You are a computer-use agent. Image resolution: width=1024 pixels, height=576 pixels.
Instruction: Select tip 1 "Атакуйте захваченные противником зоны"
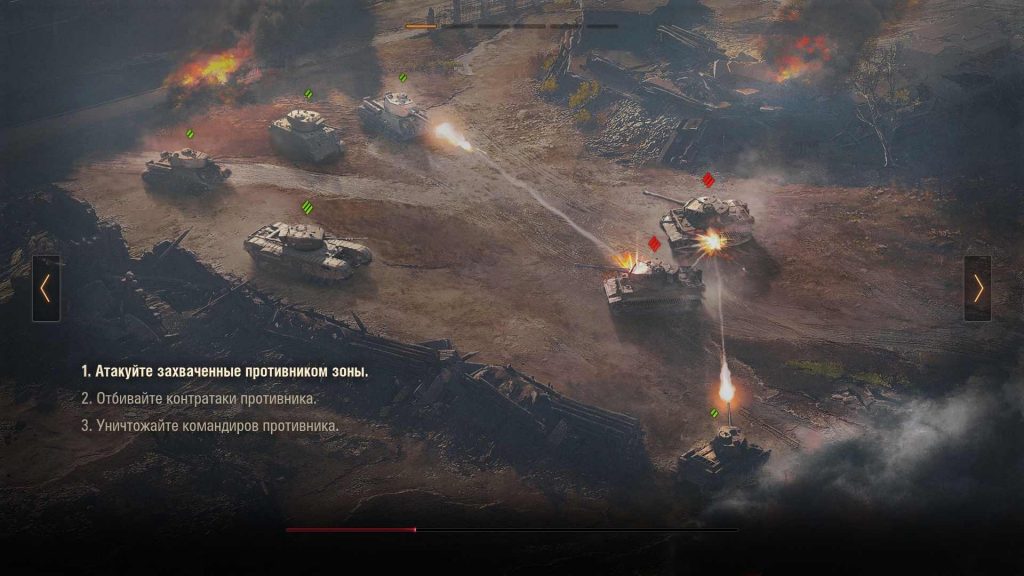coord(225,371)
